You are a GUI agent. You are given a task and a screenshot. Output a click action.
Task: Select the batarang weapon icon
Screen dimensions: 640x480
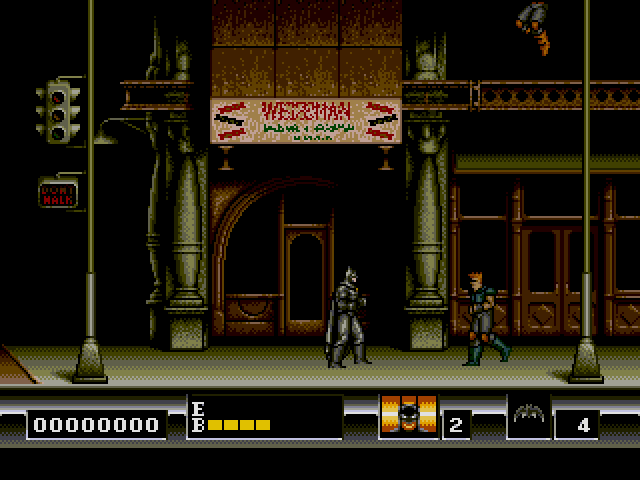[x=529, y=416]
